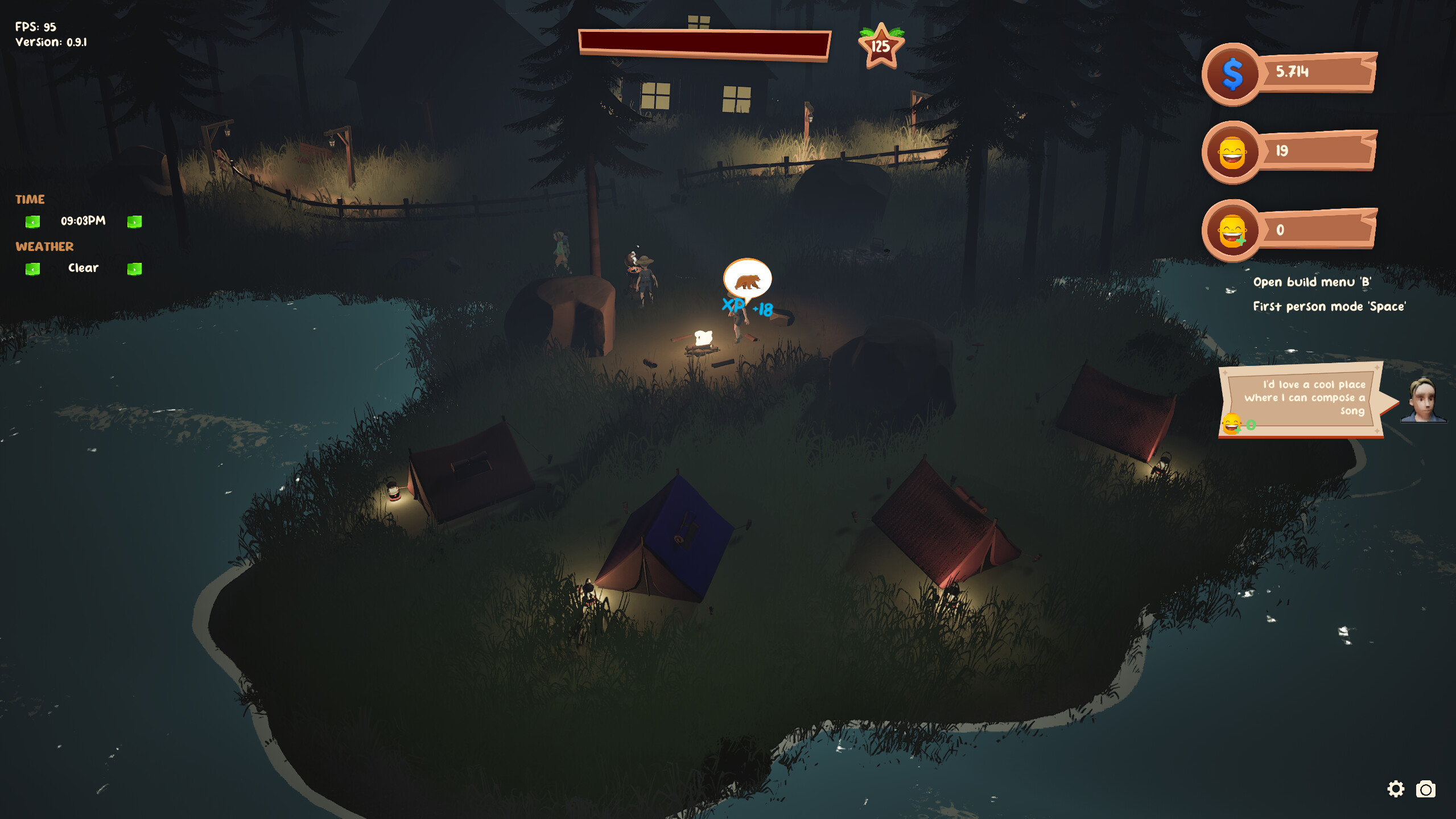Viewport: 1456px width, 819px height.
Task: Cycle weather forward past Clear
Action: (134, 269)
